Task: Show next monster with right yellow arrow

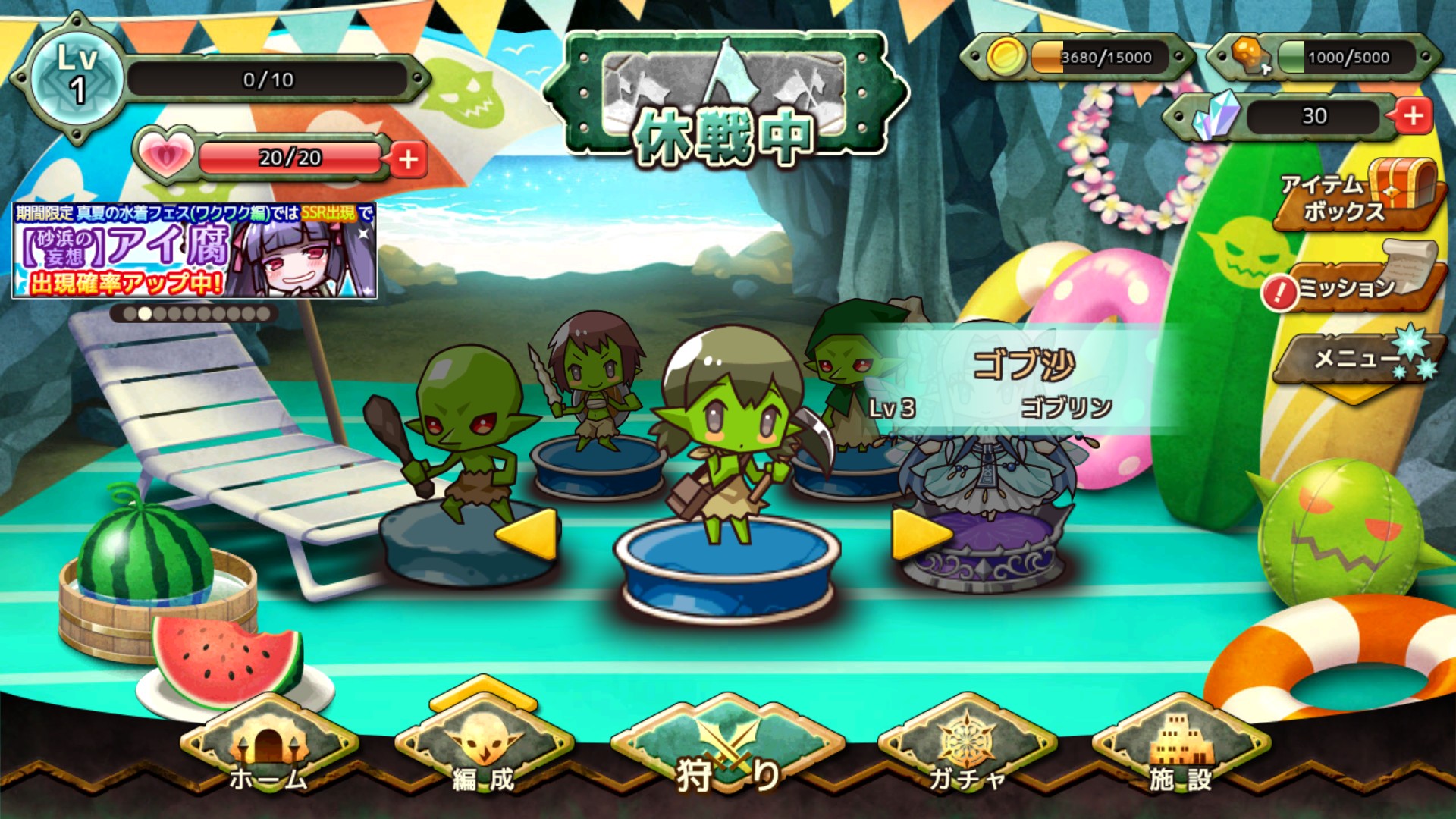Action: point(920,534)
